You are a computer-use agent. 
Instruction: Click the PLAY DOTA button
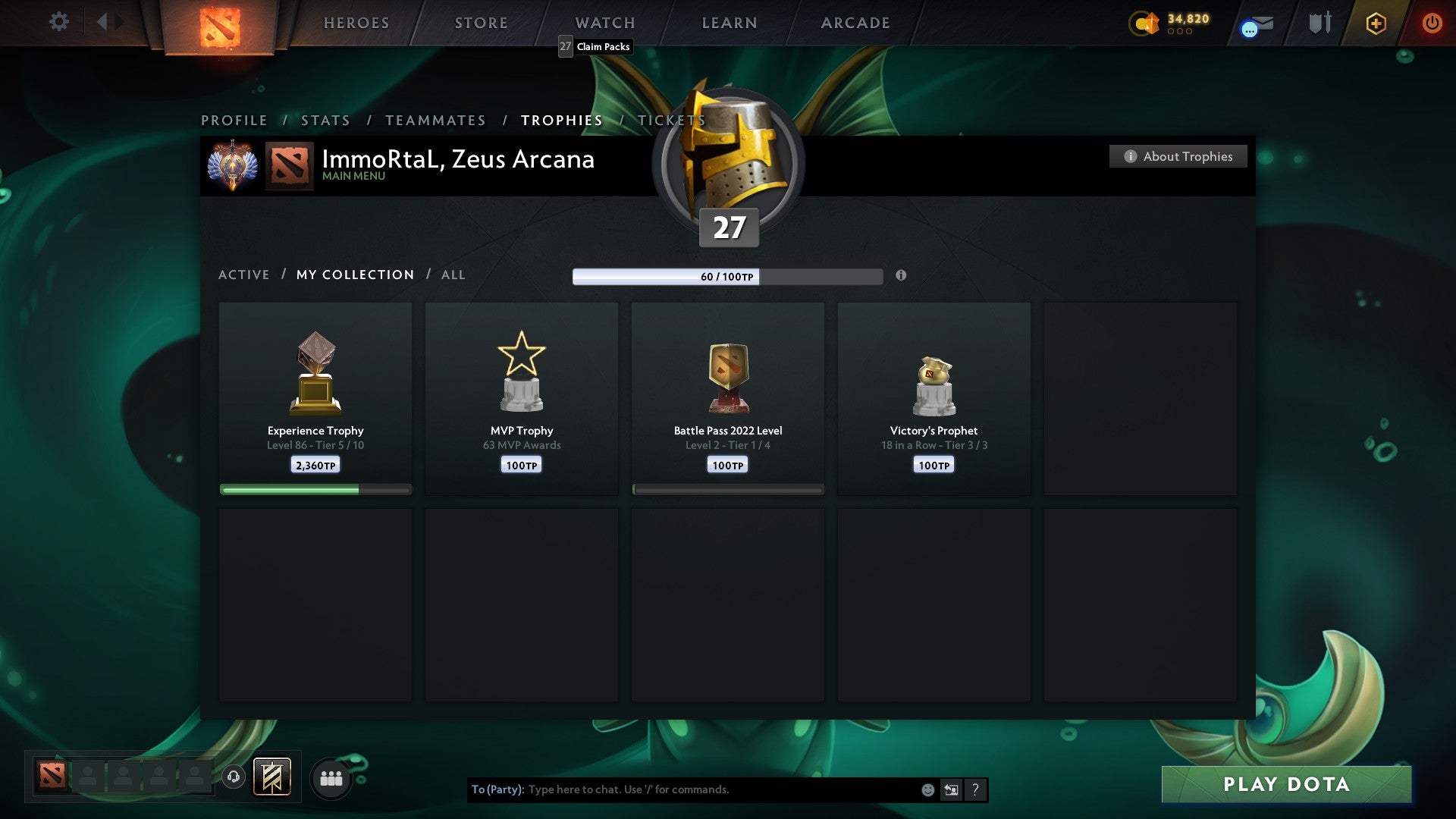point(1285,784)
